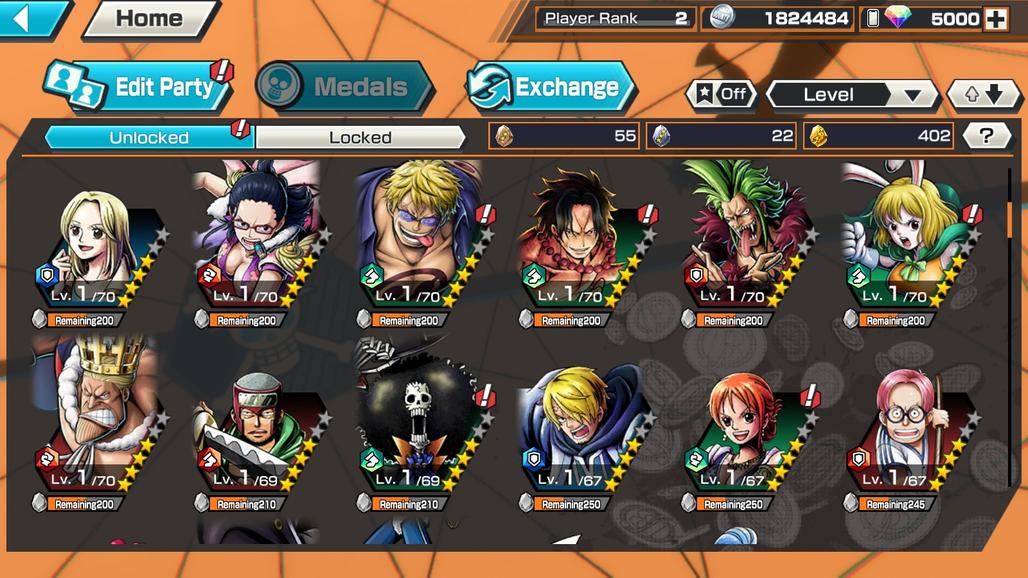Open the question mark help button
This screenshot has width=1028, height=578.
pos(986,136)
